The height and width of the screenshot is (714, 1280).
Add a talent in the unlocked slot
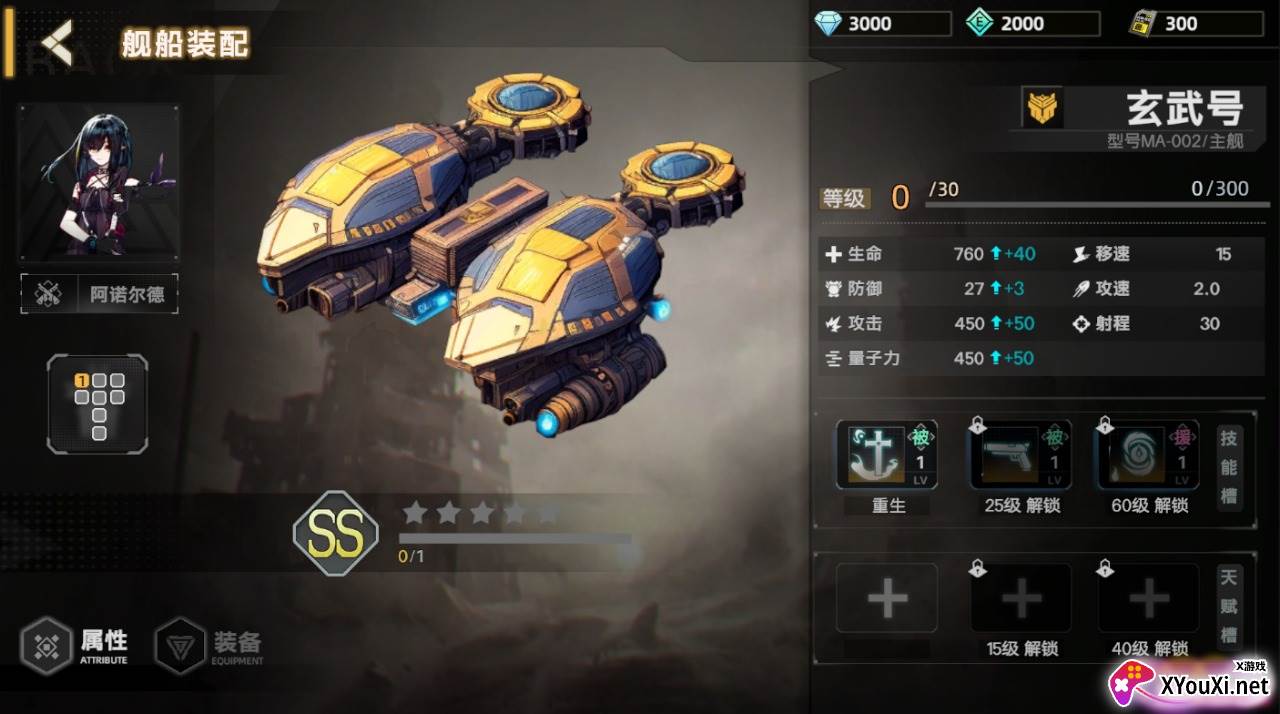click(887, 599)
